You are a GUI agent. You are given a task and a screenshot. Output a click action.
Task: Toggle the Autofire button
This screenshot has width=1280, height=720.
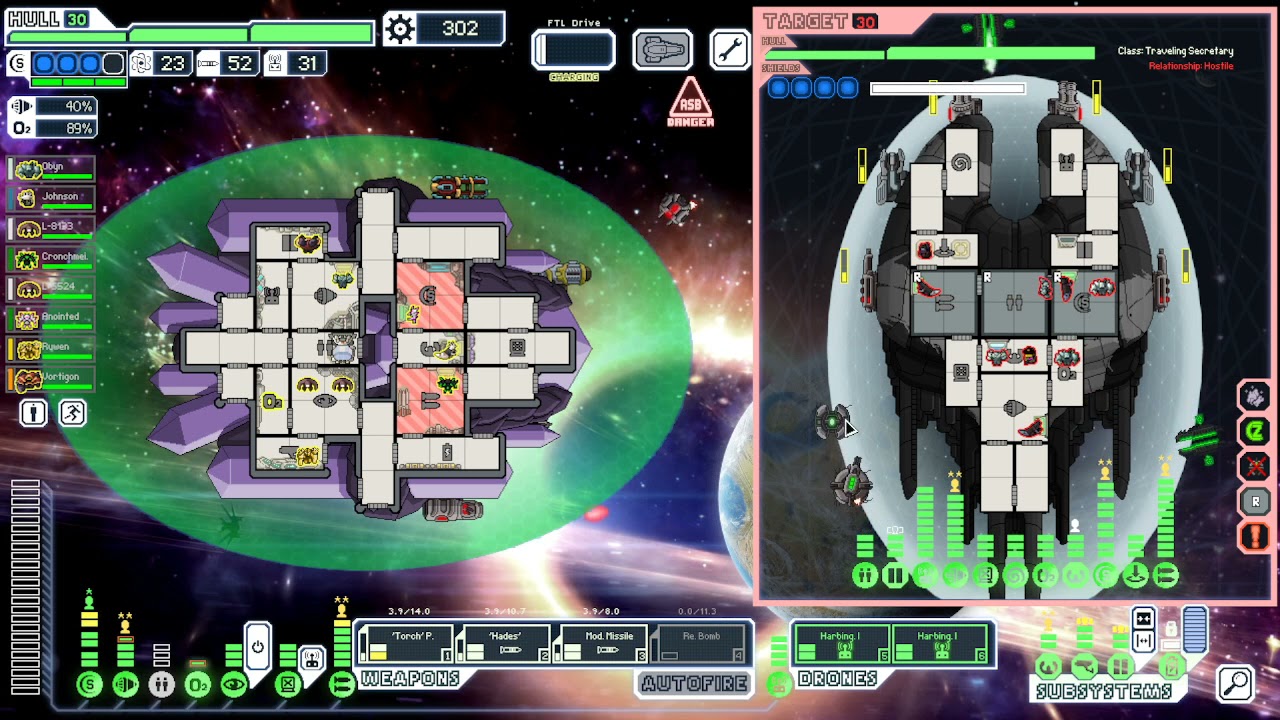tap(694, 684)
